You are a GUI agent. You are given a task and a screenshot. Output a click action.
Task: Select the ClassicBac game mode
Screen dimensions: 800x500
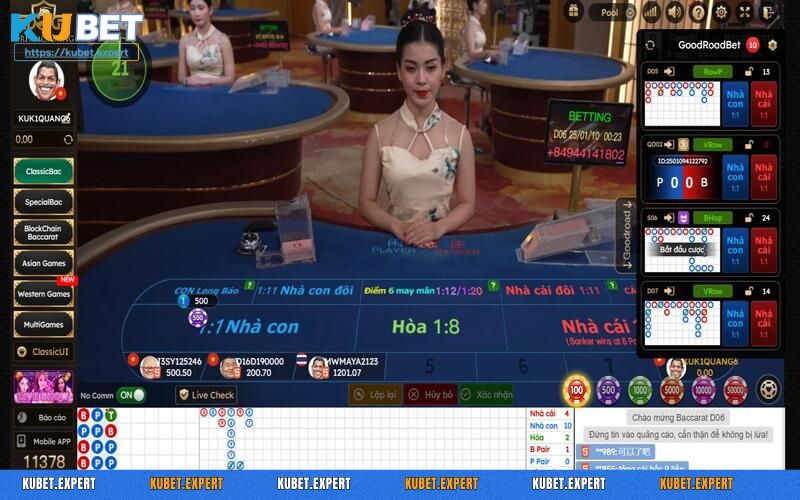pos(43,172)
